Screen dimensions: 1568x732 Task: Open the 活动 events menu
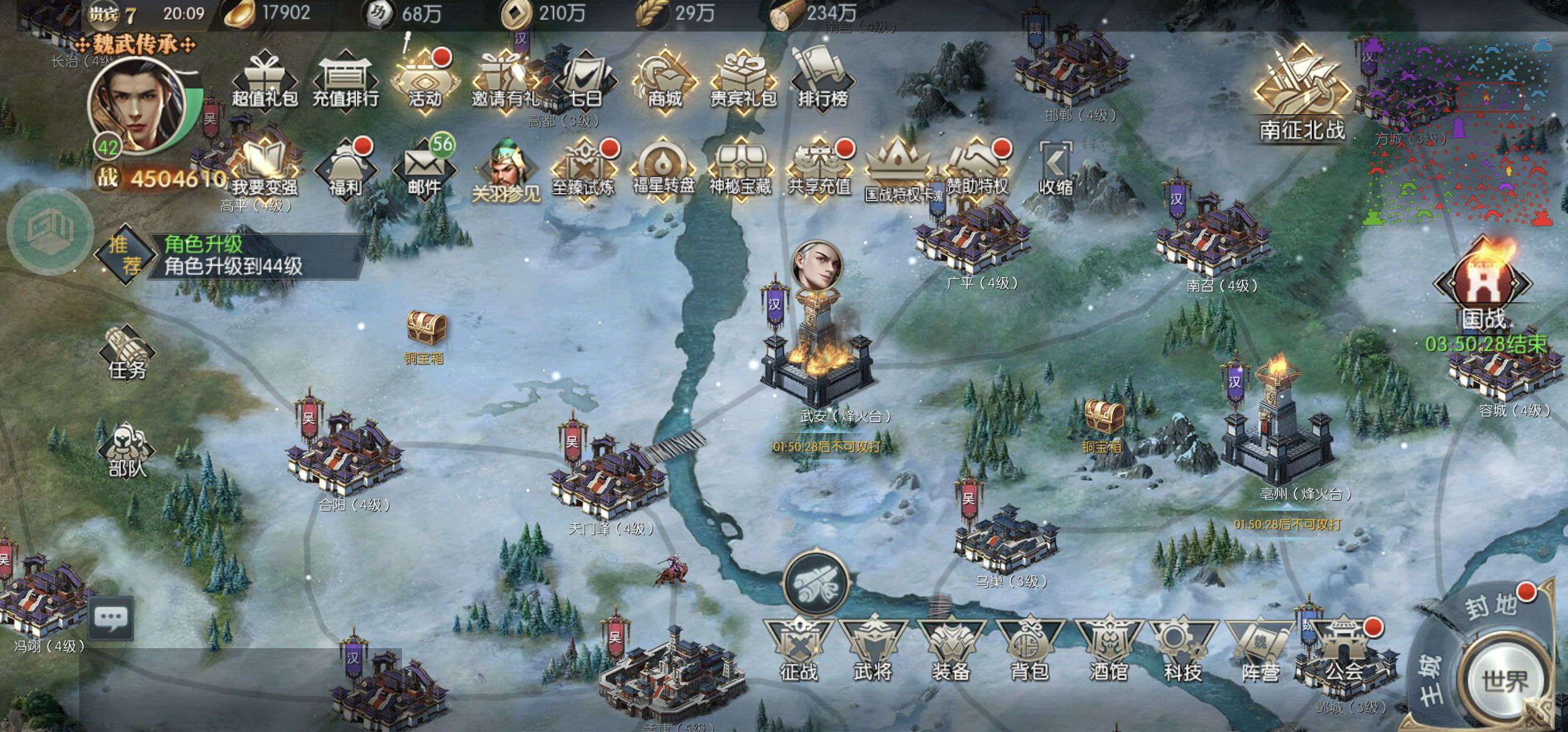coord(425,80)
